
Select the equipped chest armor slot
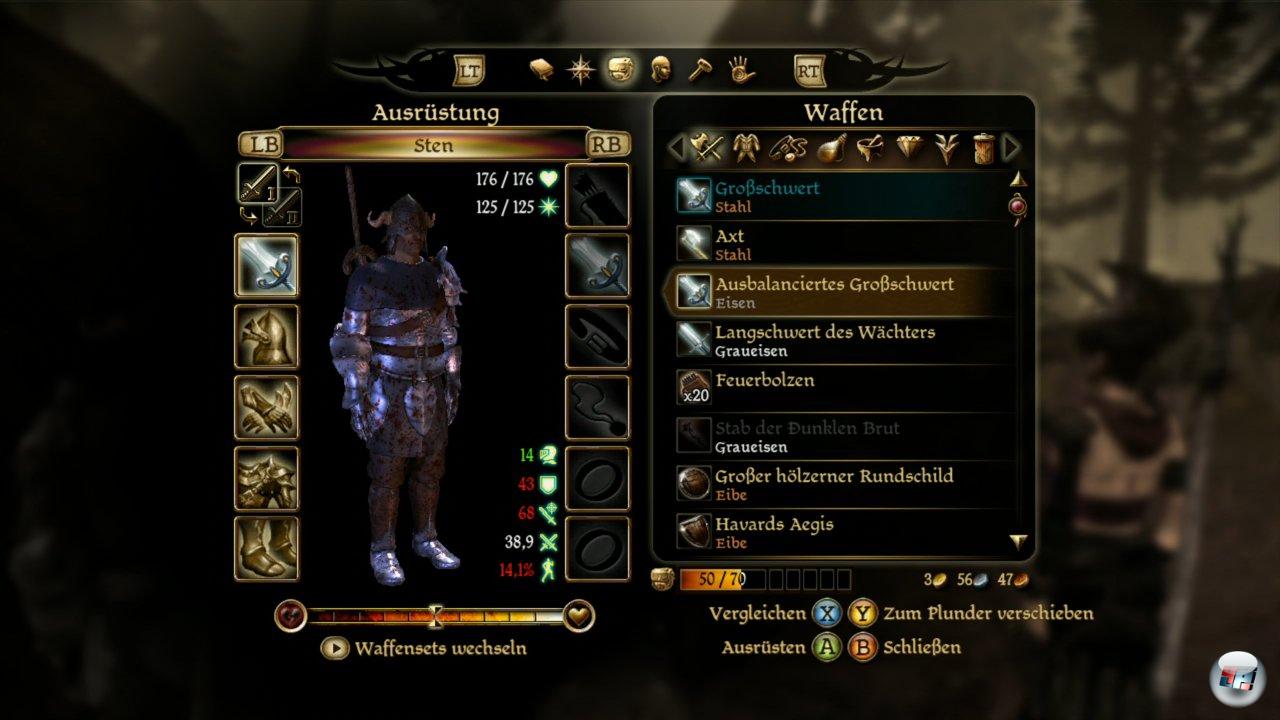click(266, 478)
